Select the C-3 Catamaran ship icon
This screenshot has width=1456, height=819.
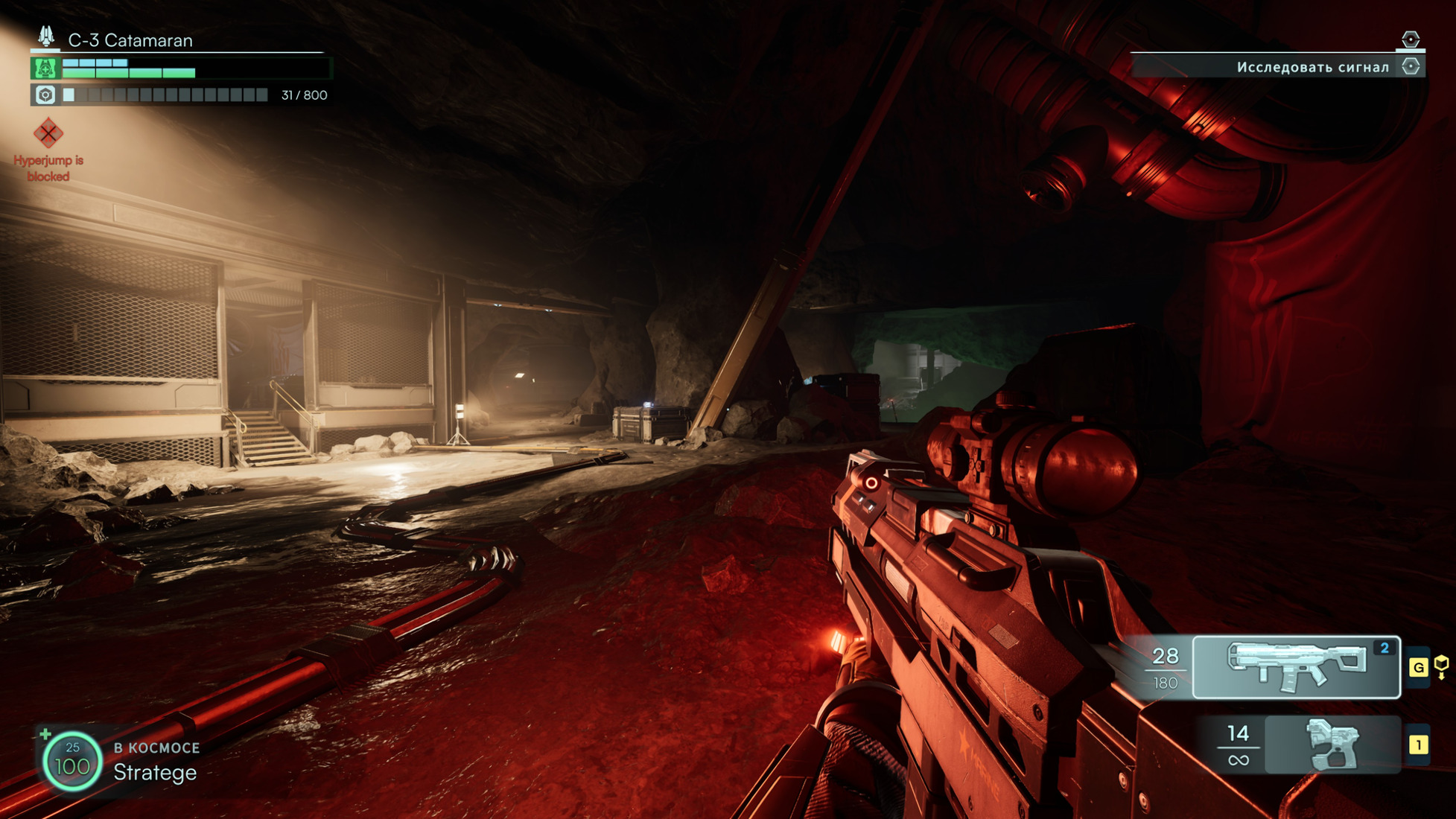pos(46,36)
